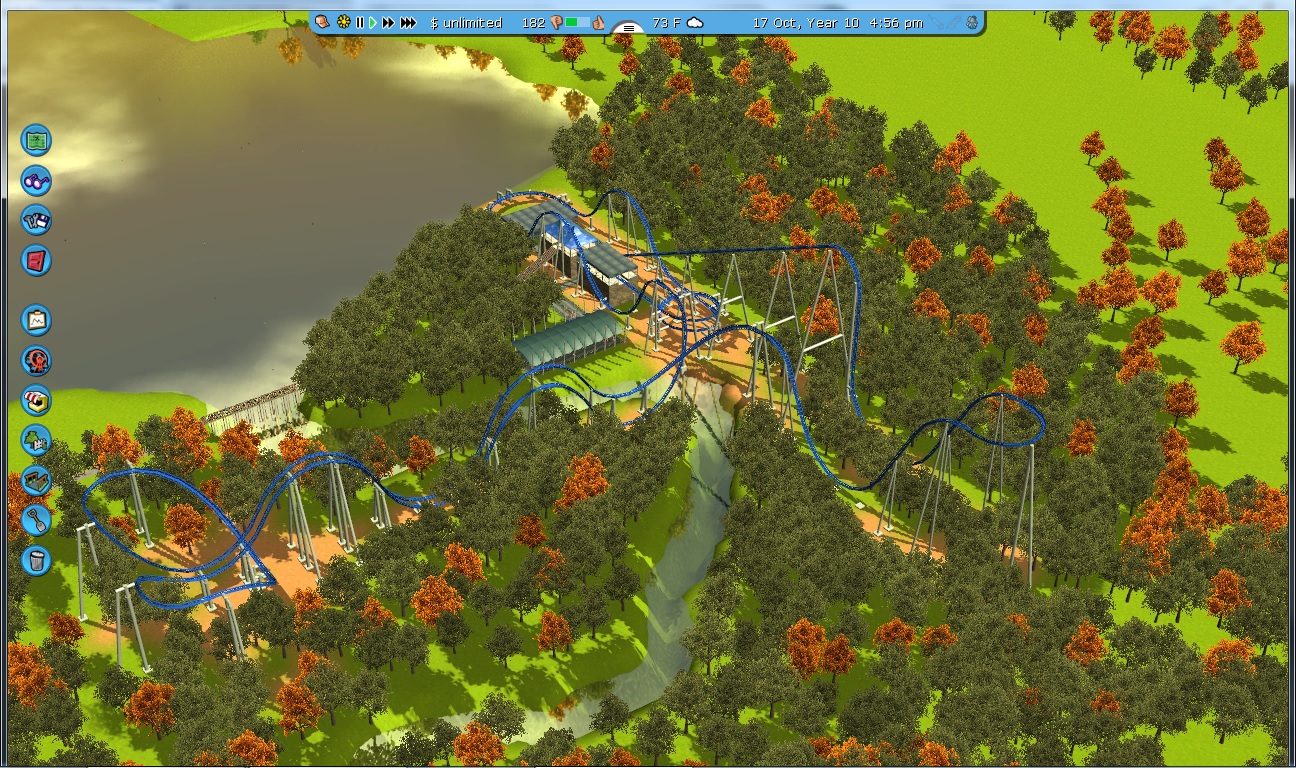Open the file and game options tools
Screen dimensions: 1296x768
click(x=36, y=220)
